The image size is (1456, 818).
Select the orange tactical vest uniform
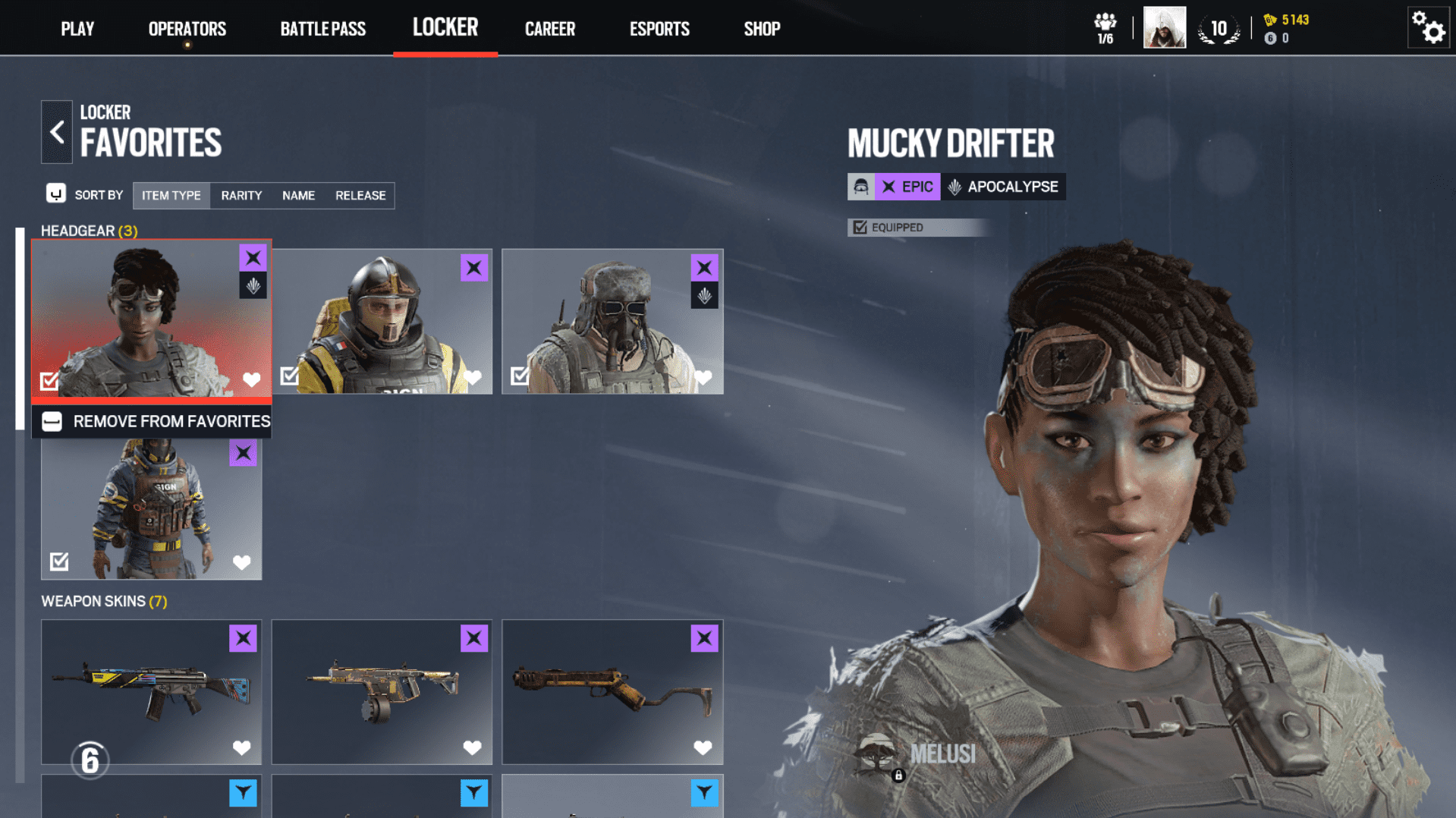(151, 508)
